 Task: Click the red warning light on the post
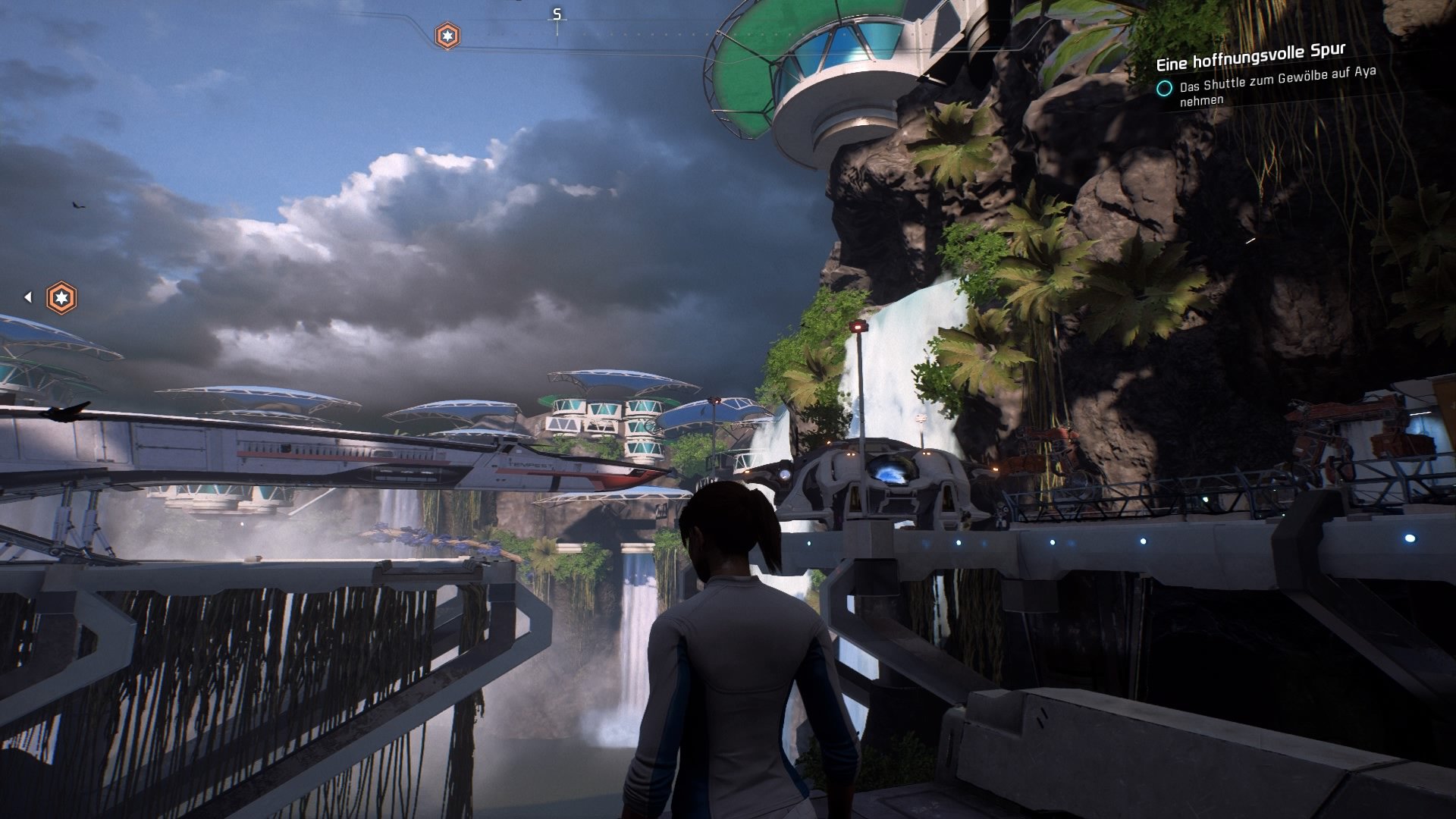pyautogui.click(x=858, y=326)
